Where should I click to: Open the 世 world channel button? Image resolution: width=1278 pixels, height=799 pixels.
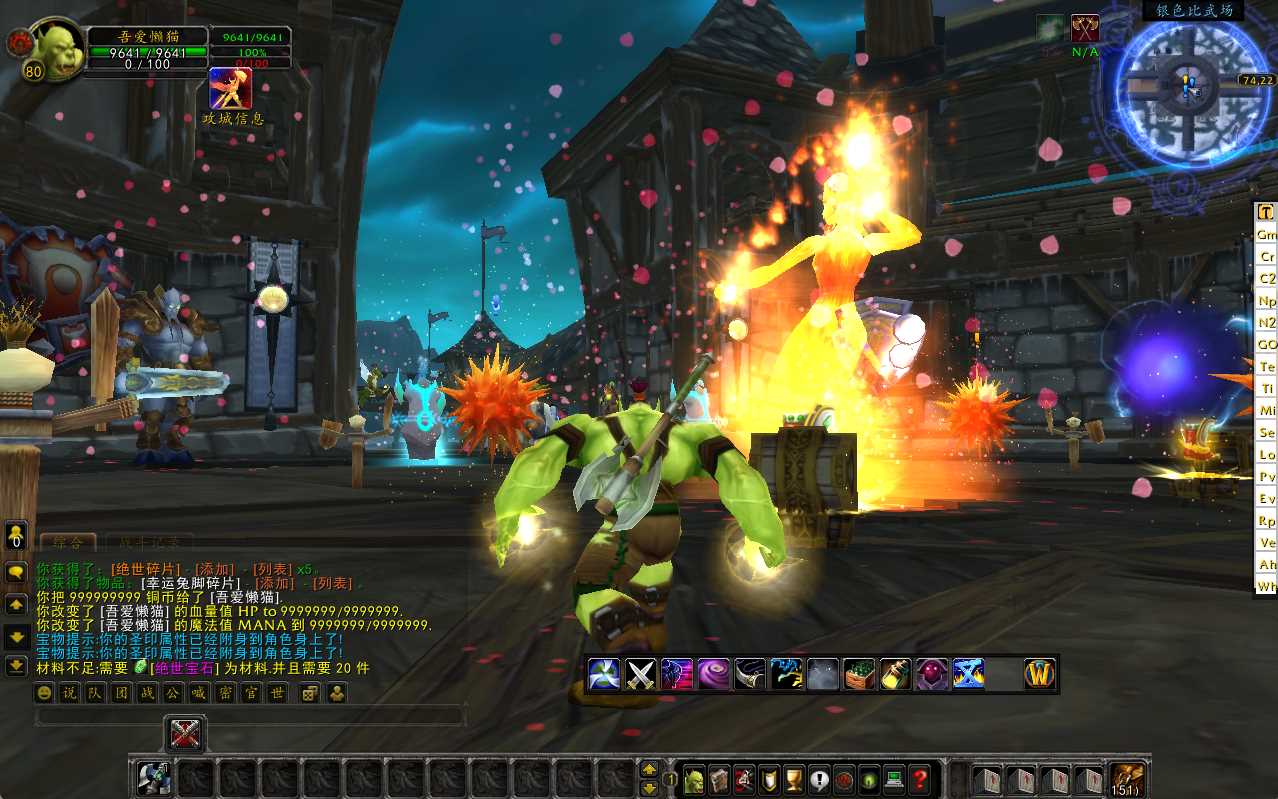277,692
